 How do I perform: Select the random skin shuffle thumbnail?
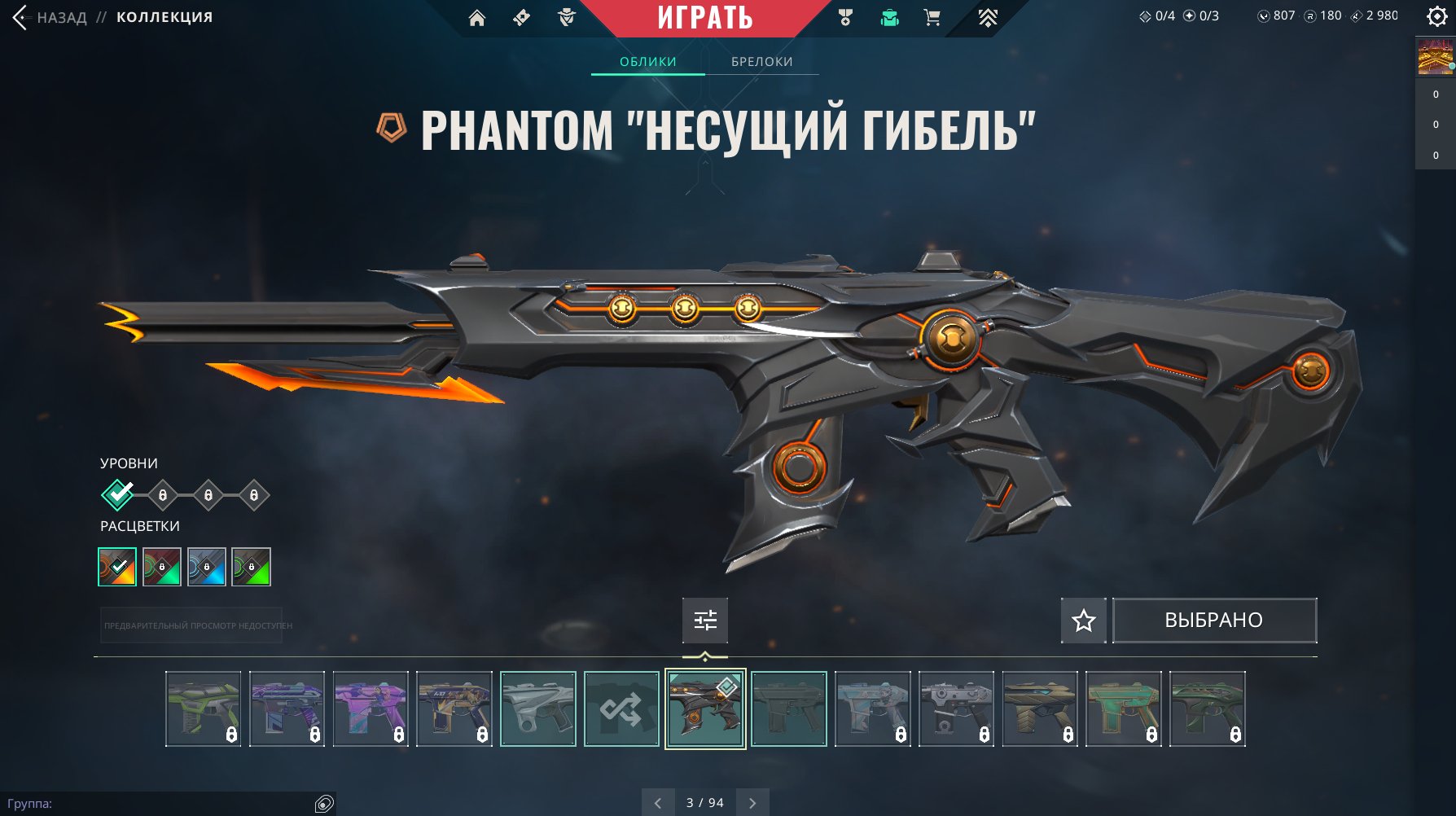coord(621,709)
